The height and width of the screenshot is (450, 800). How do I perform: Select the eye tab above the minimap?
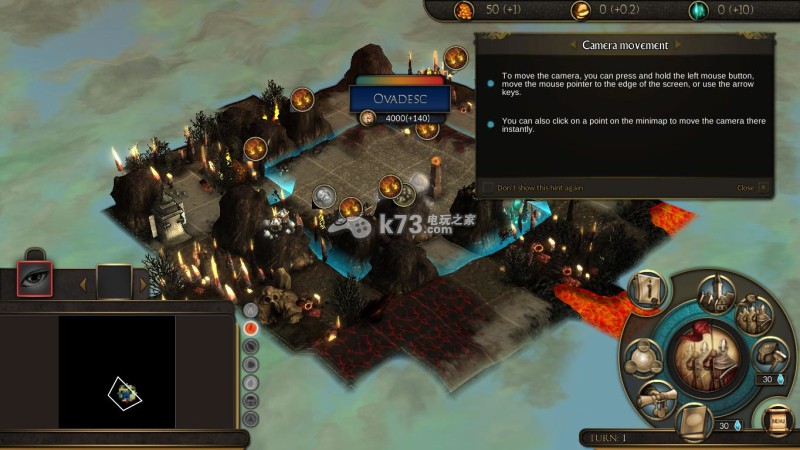[x=35, y=281]
